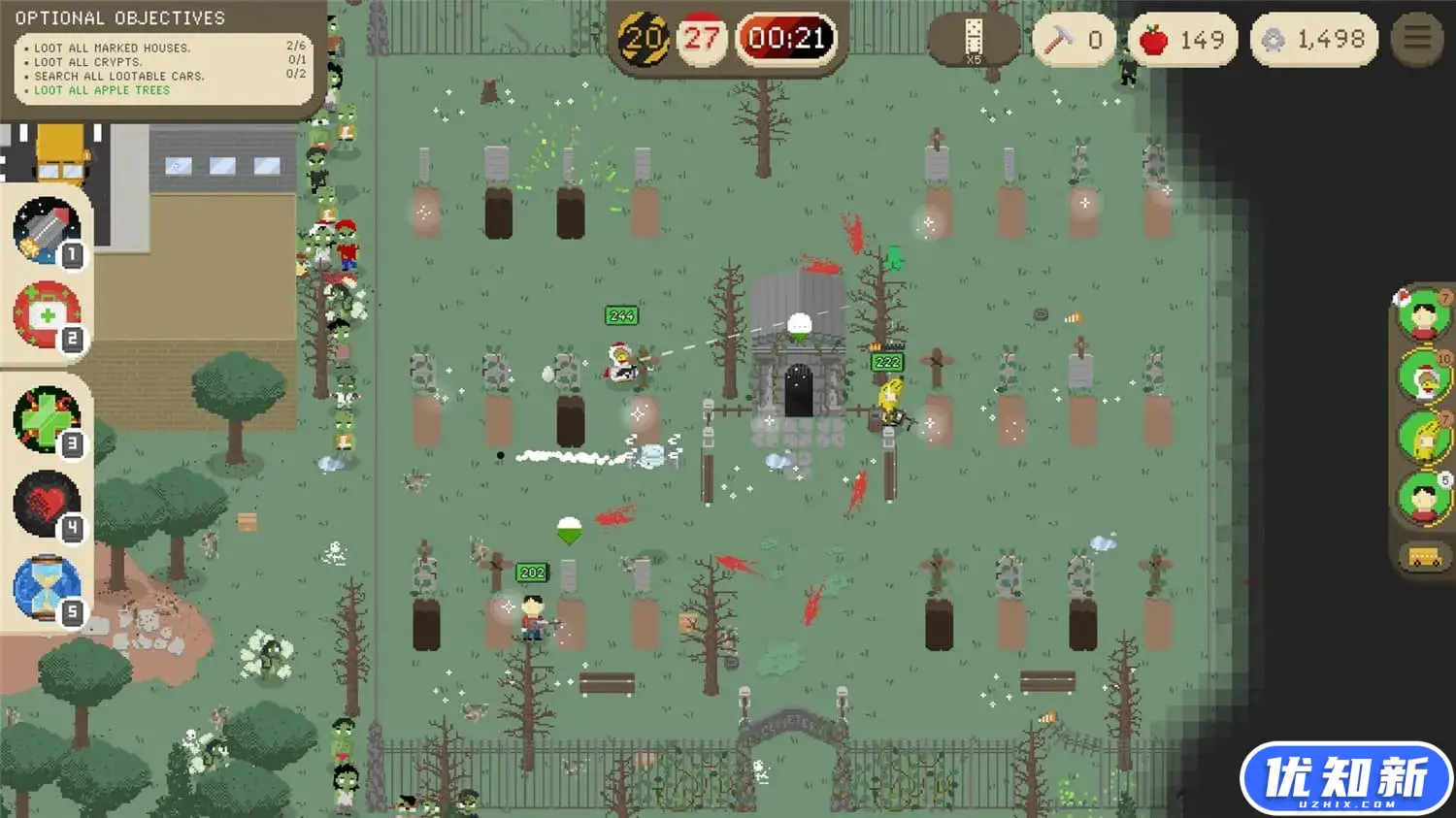Select the level 5 red-shirt survivor portrait
The image size is (1456, 818).
pyautogui.click(x=1424, y=497)
